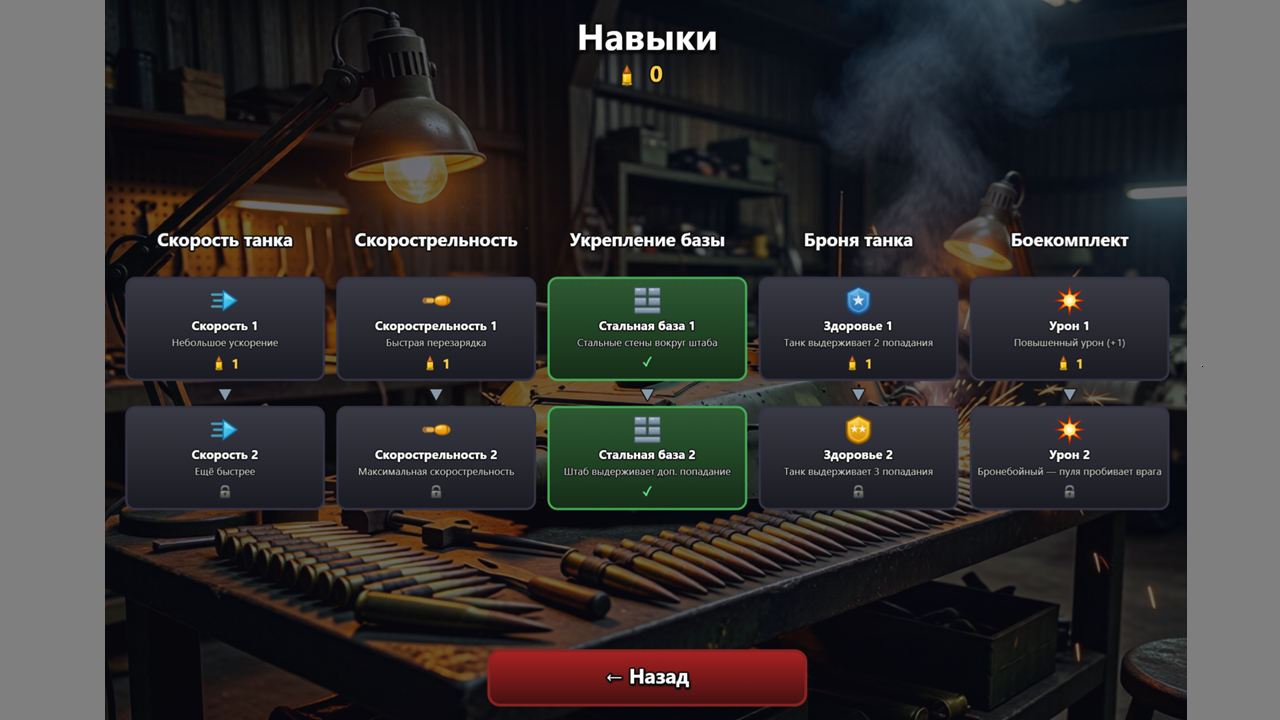This screenshot has height=720, width=1280.
Task: Select the speed arrow icon on Скорость 2
Action: tap(224, 428)
